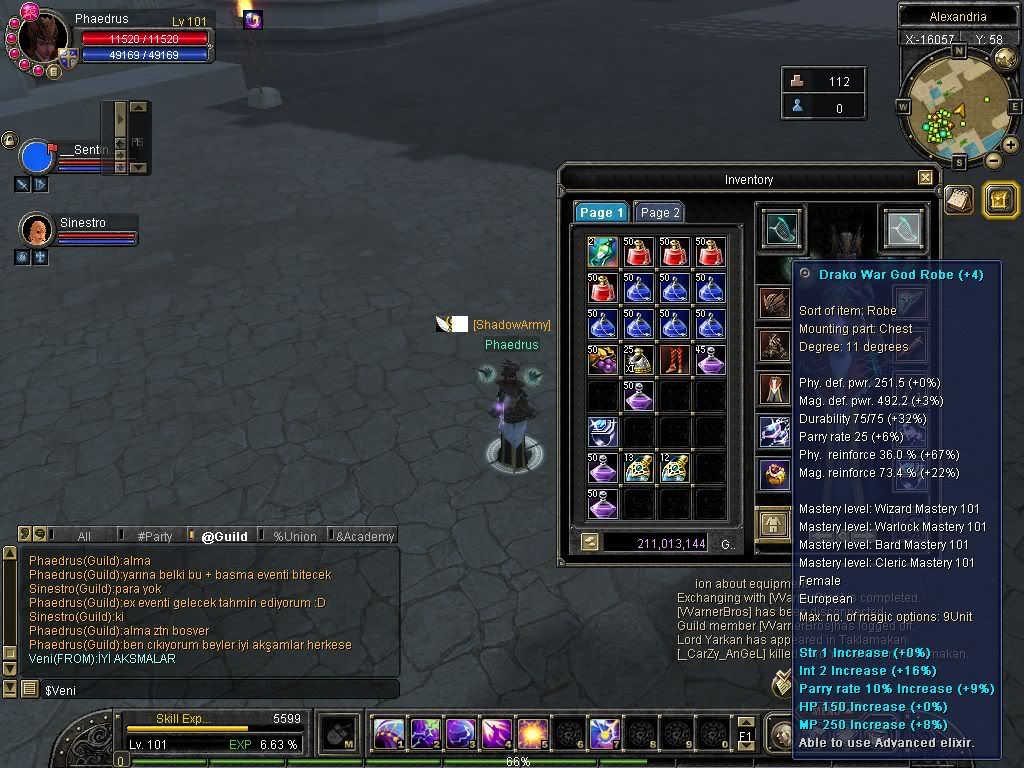Select the red striped boots inventory item
Viewport: 1024px width, 768px height.
674,360
